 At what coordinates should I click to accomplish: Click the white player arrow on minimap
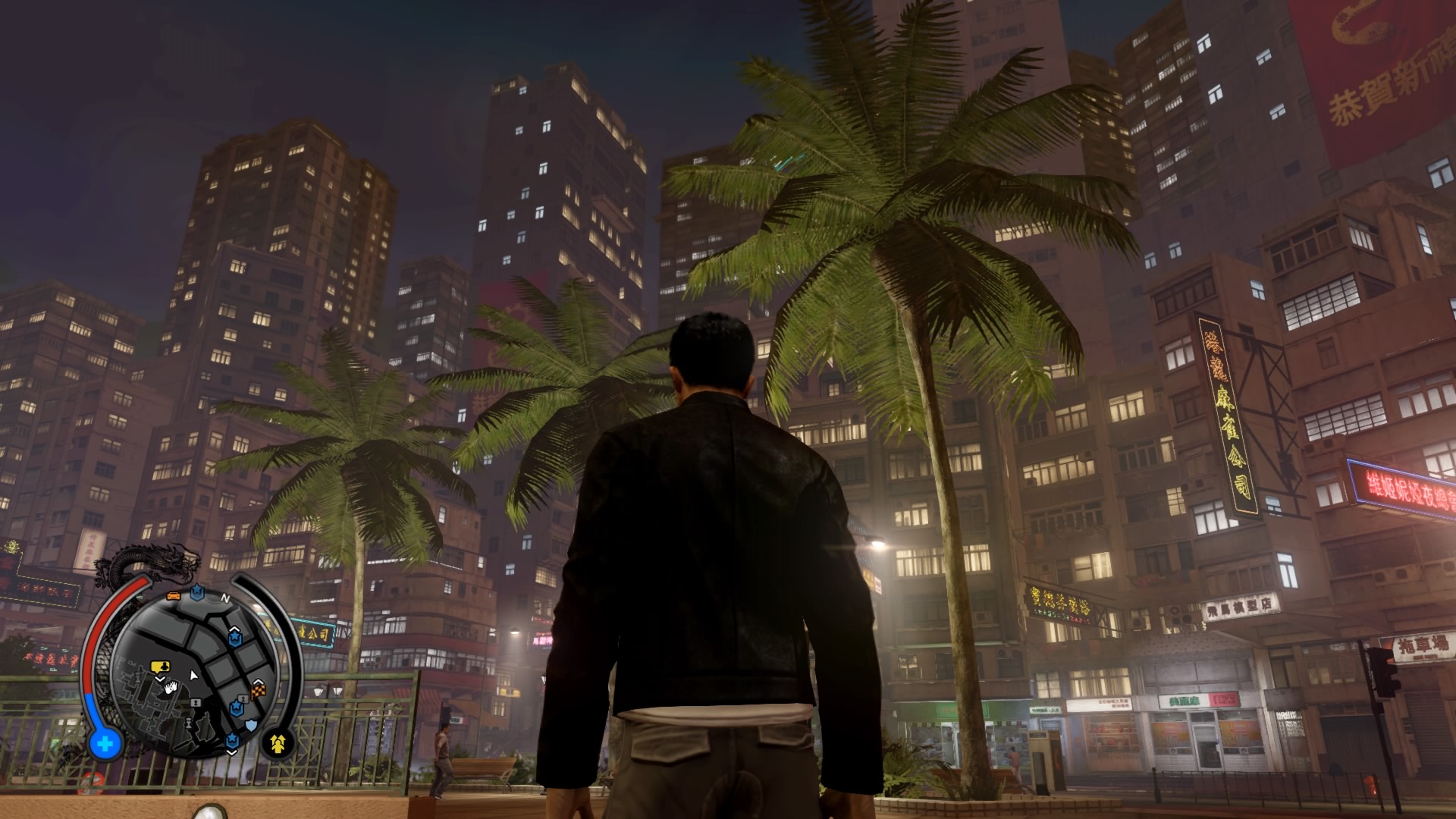click(x=193, y=674)
